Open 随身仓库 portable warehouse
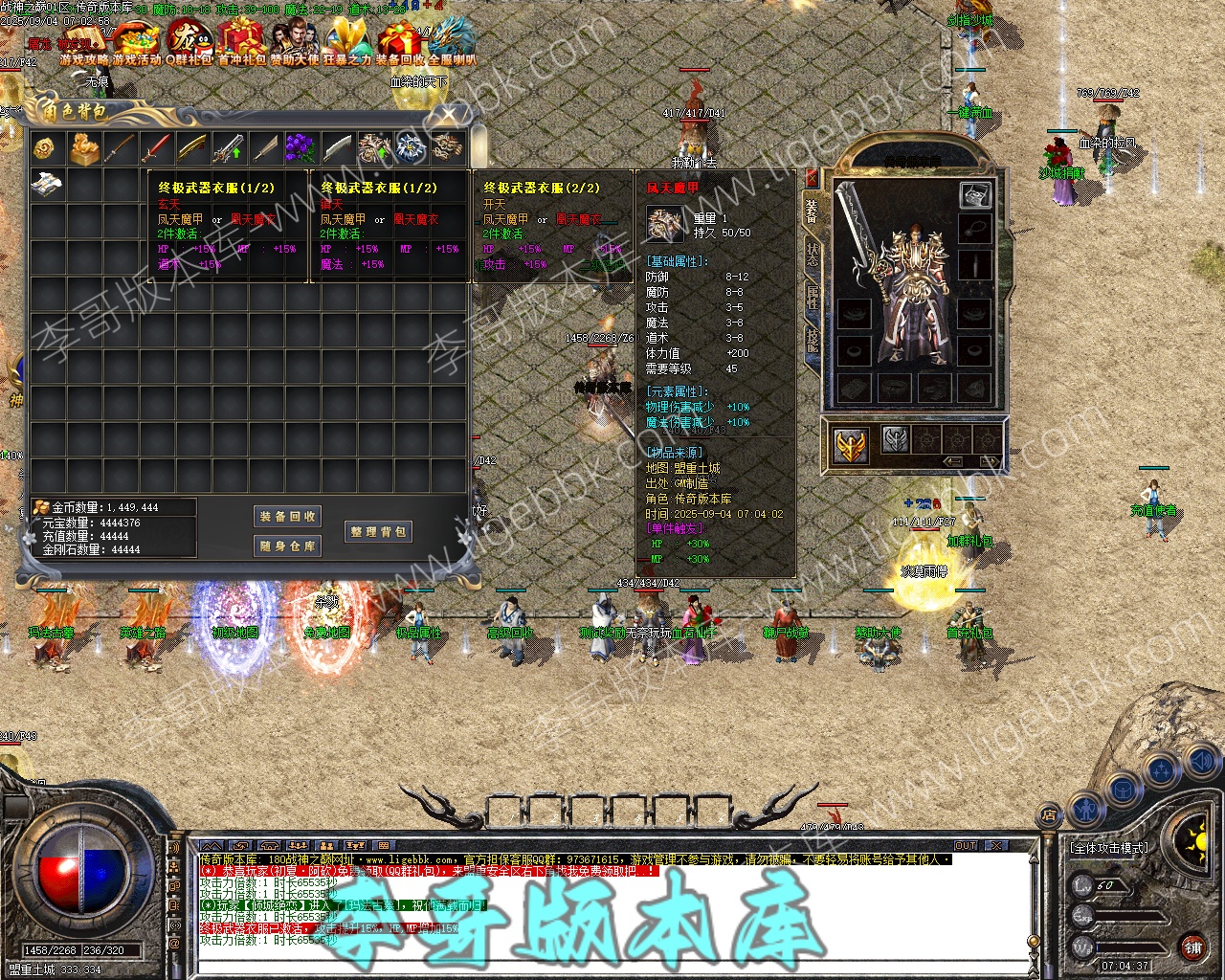This screenshot has height=980, width=1225. tap(287, 546)
